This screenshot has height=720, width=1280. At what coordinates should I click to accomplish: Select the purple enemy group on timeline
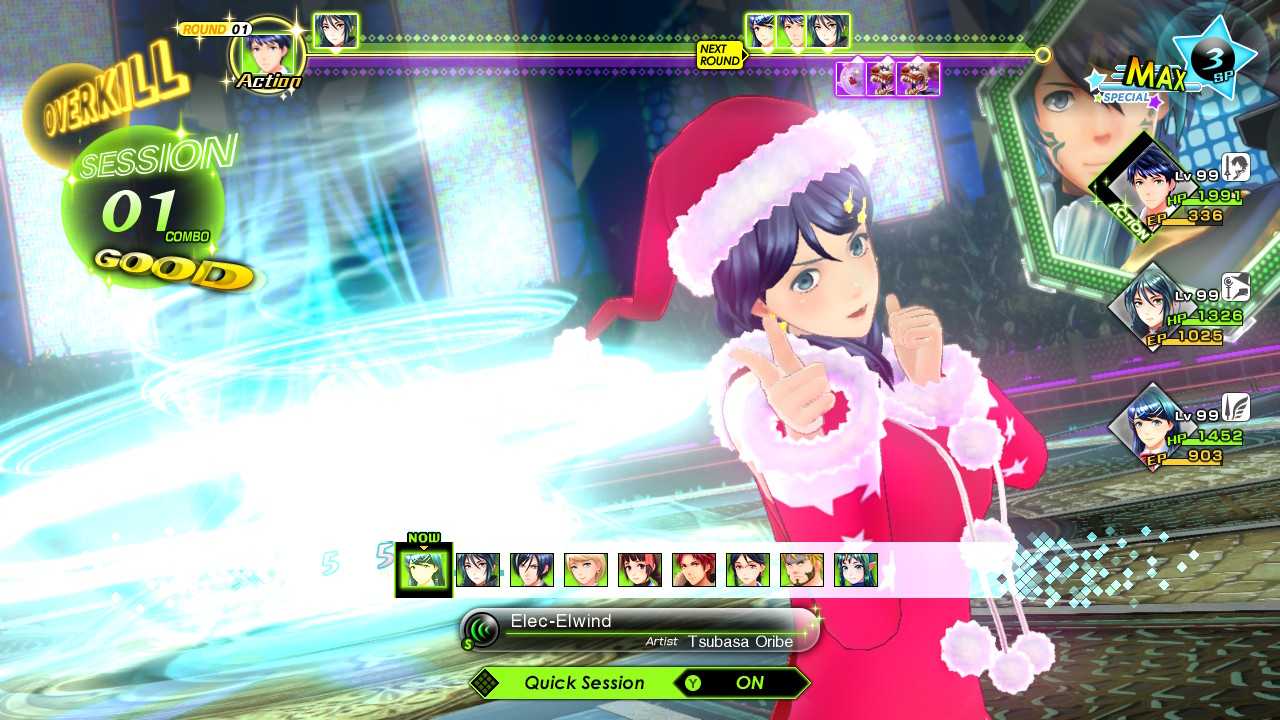888,78
